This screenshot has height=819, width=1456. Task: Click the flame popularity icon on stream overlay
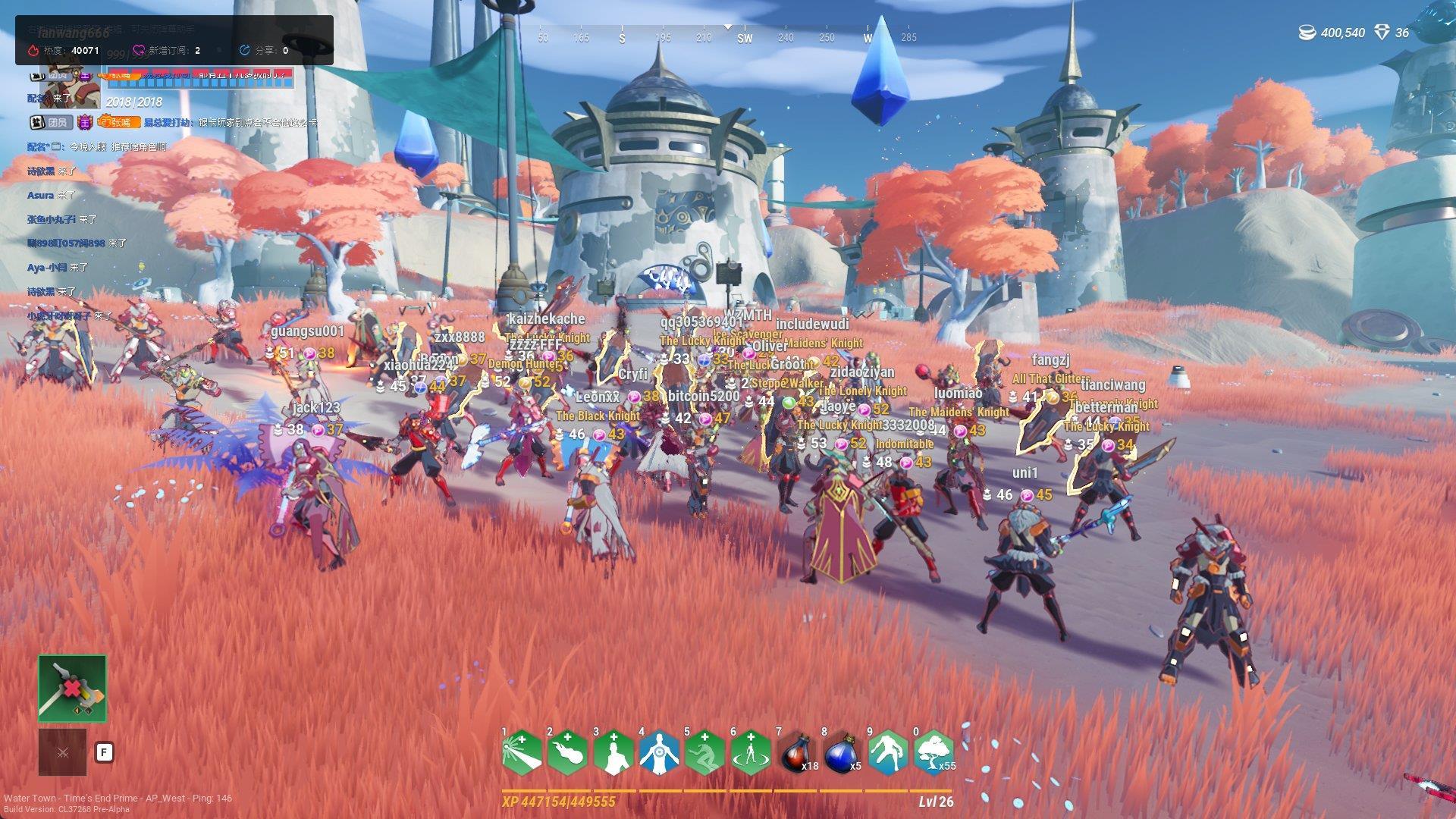pyautogui.click(x=33, y=51)
